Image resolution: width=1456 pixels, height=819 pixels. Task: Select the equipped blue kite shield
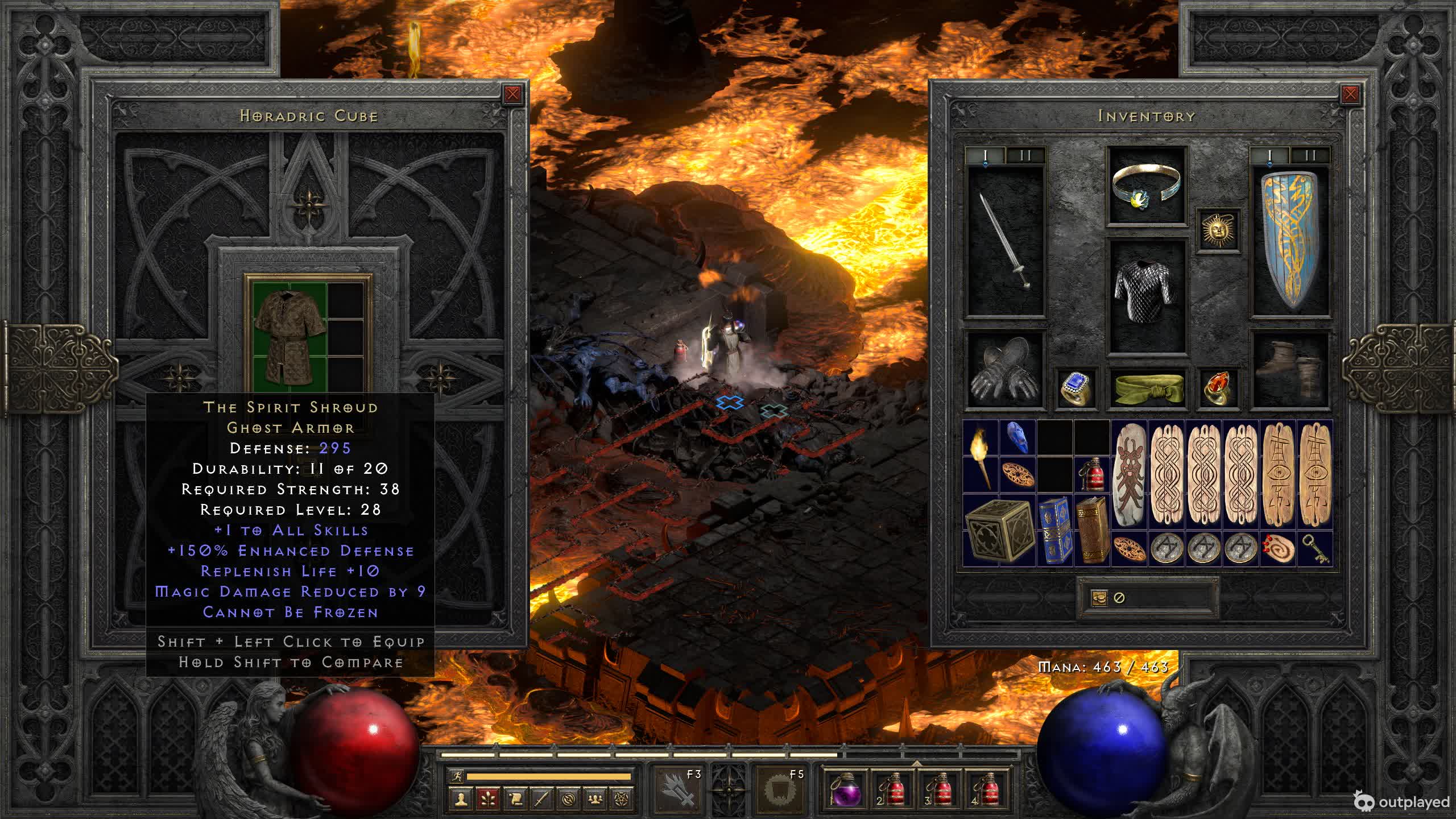(x=1290, y=240)
